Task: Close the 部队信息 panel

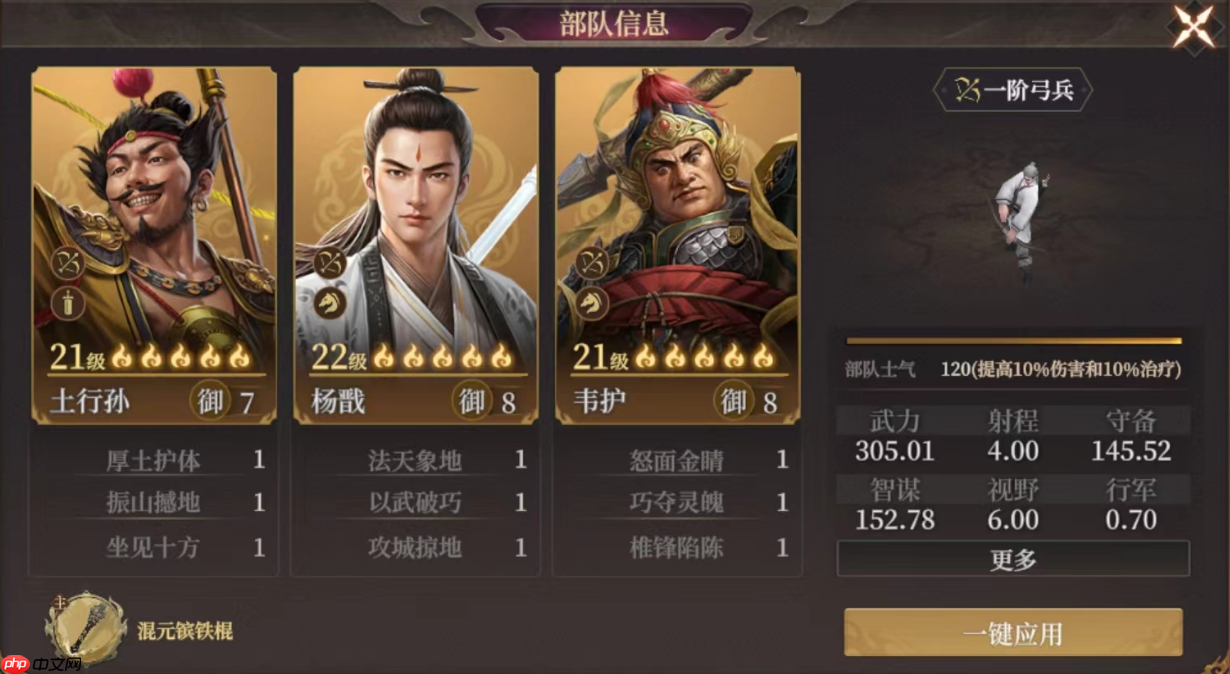Action: pos(1193,27)
